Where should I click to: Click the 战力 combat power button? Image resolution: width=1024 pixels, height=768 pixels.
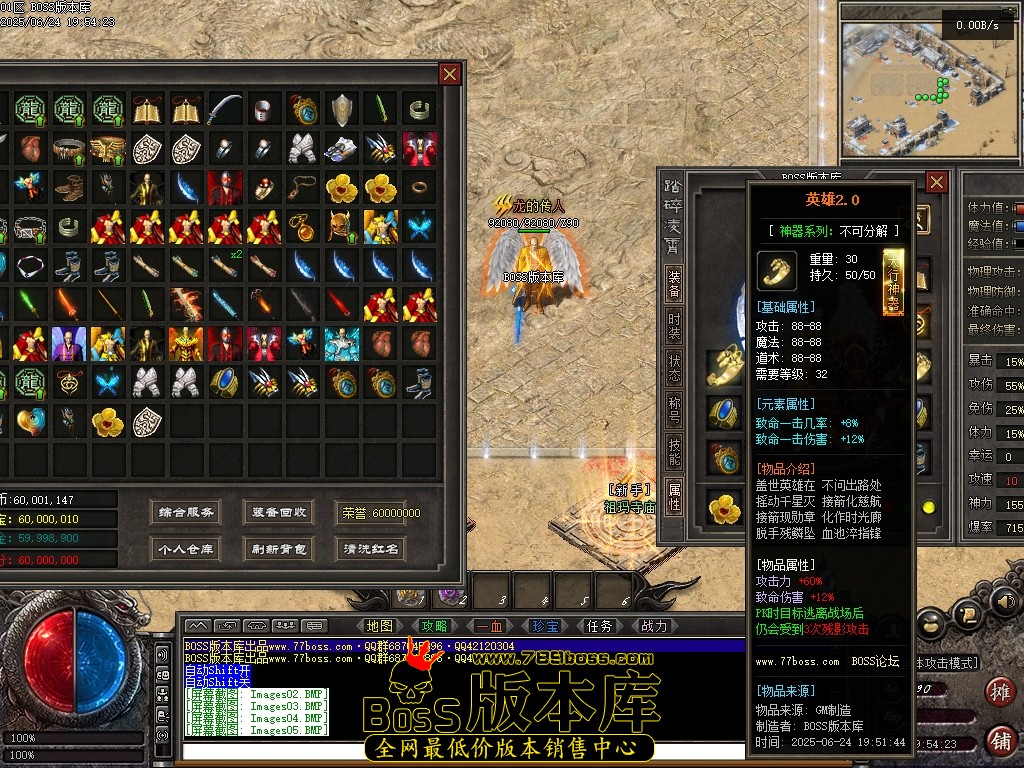click(654, 627)
